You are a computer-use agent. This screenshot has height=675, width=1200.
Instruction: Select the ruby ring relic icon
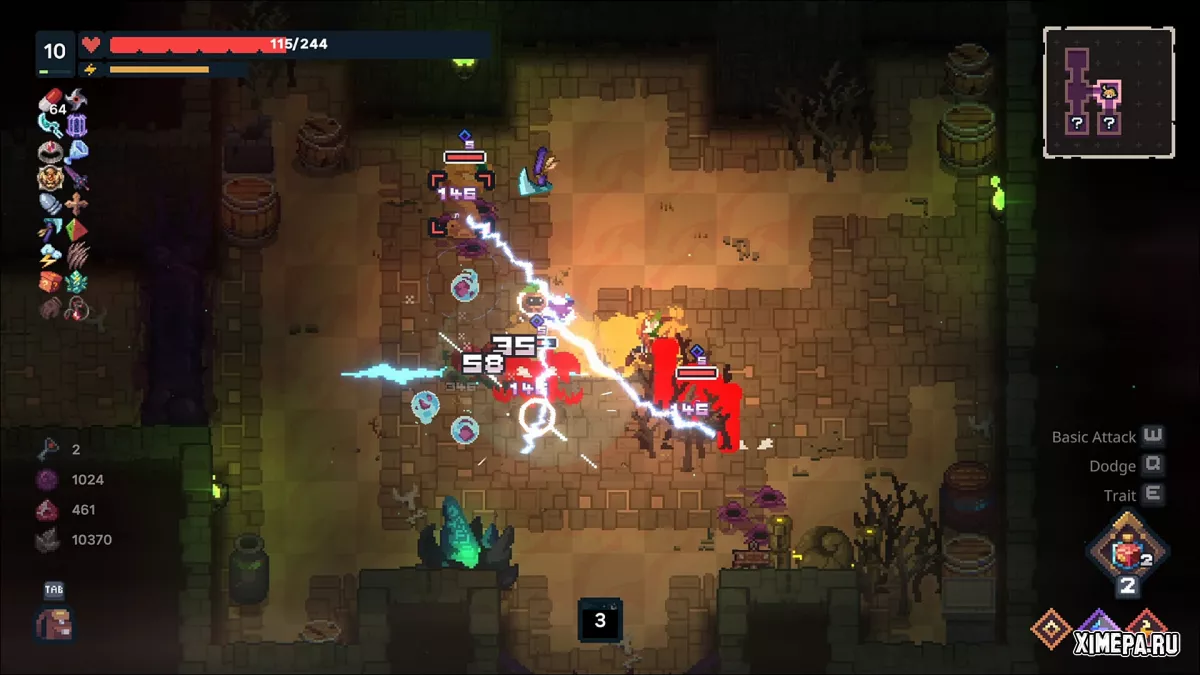(x=51, y=152)
